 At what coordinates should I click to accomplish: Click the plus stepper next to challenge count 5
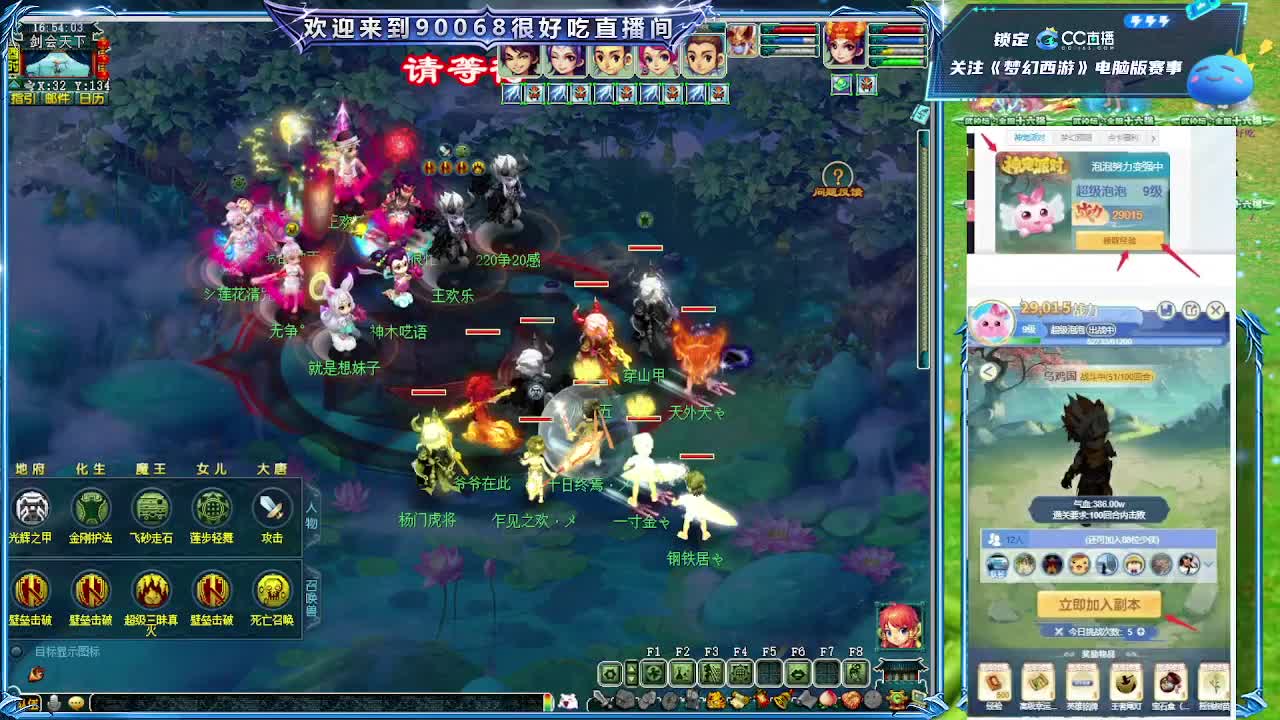[x=1141, y=632]
